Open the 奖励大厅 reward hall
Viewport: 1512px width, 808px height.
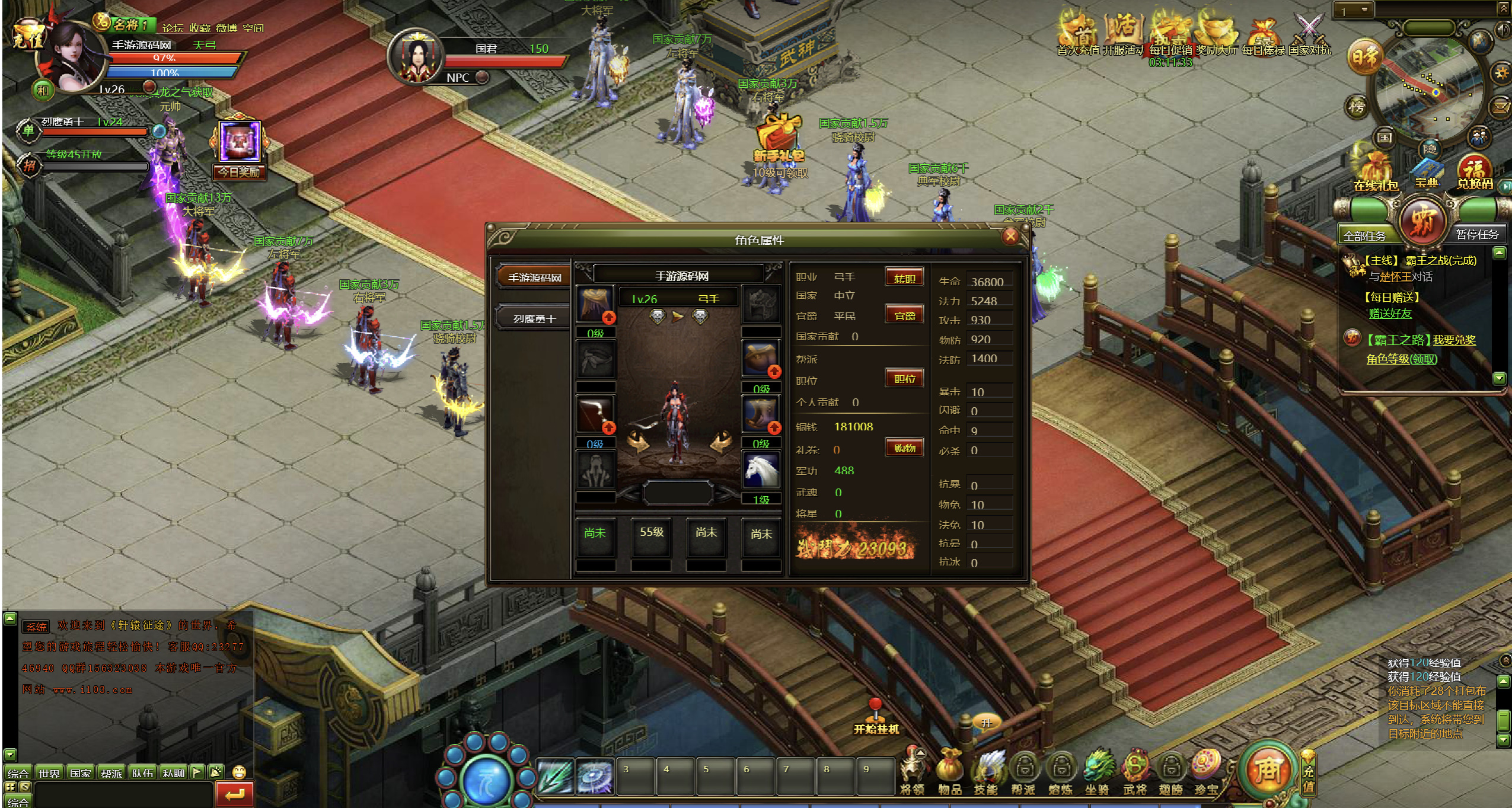point(1217,34)
